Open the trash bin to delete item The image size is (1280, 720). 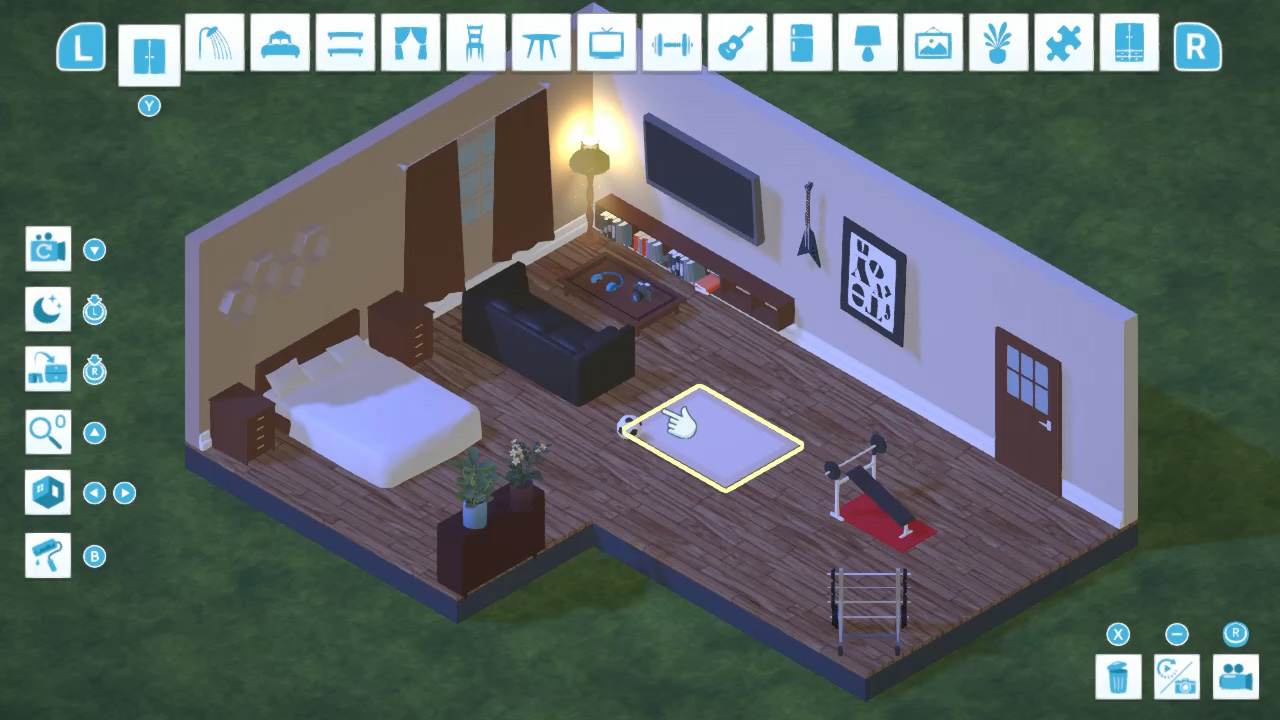[1118, 676]
